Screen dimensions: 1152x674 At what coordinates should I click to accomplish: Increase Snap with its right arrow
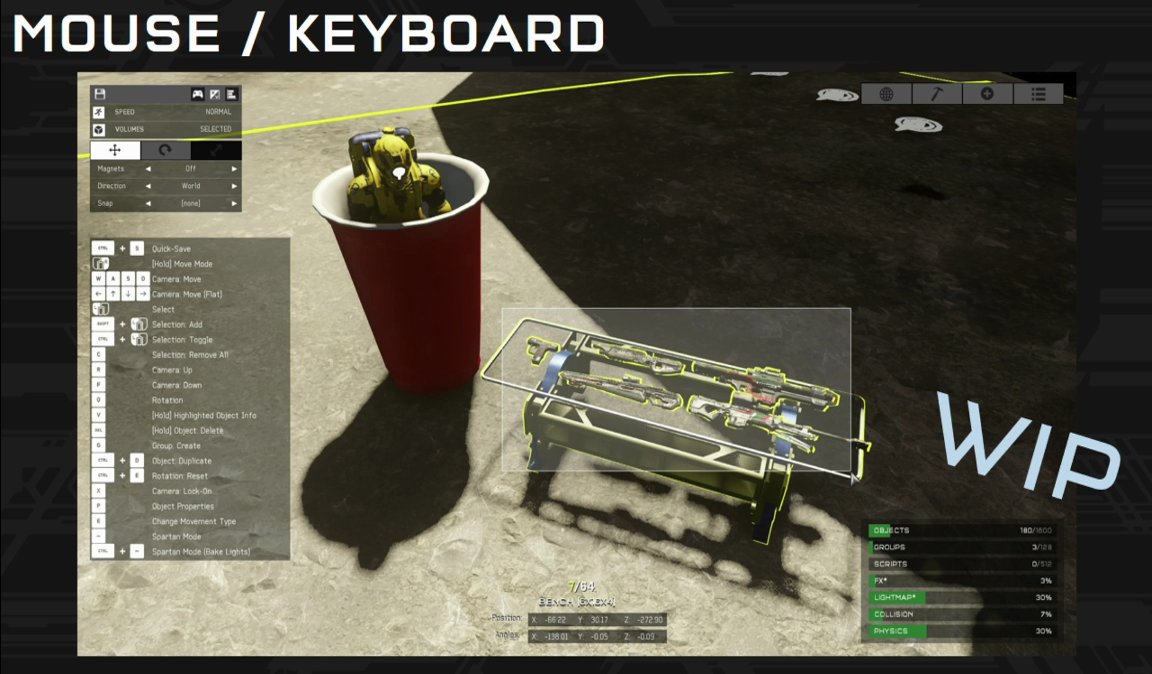pyautogui.click(x=235, y=203)
